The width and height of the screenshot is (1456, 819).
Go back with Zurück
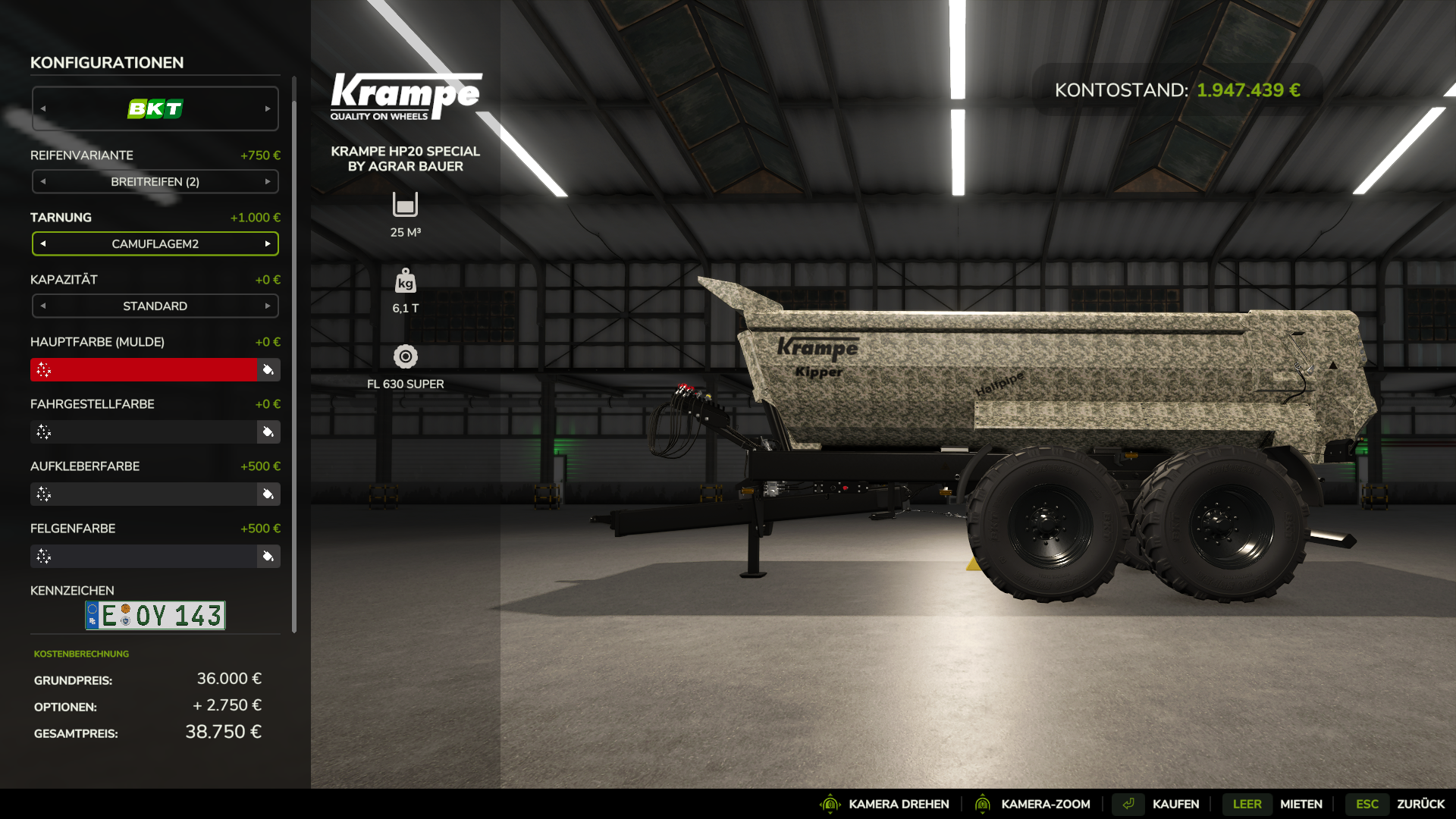point(1420,804)
